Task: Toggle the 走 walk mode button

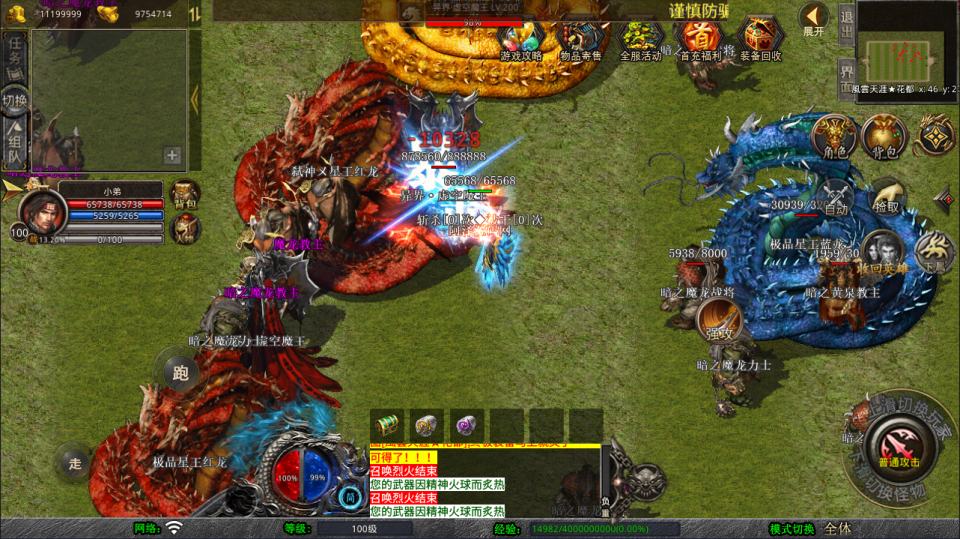Action: (75, 463)
